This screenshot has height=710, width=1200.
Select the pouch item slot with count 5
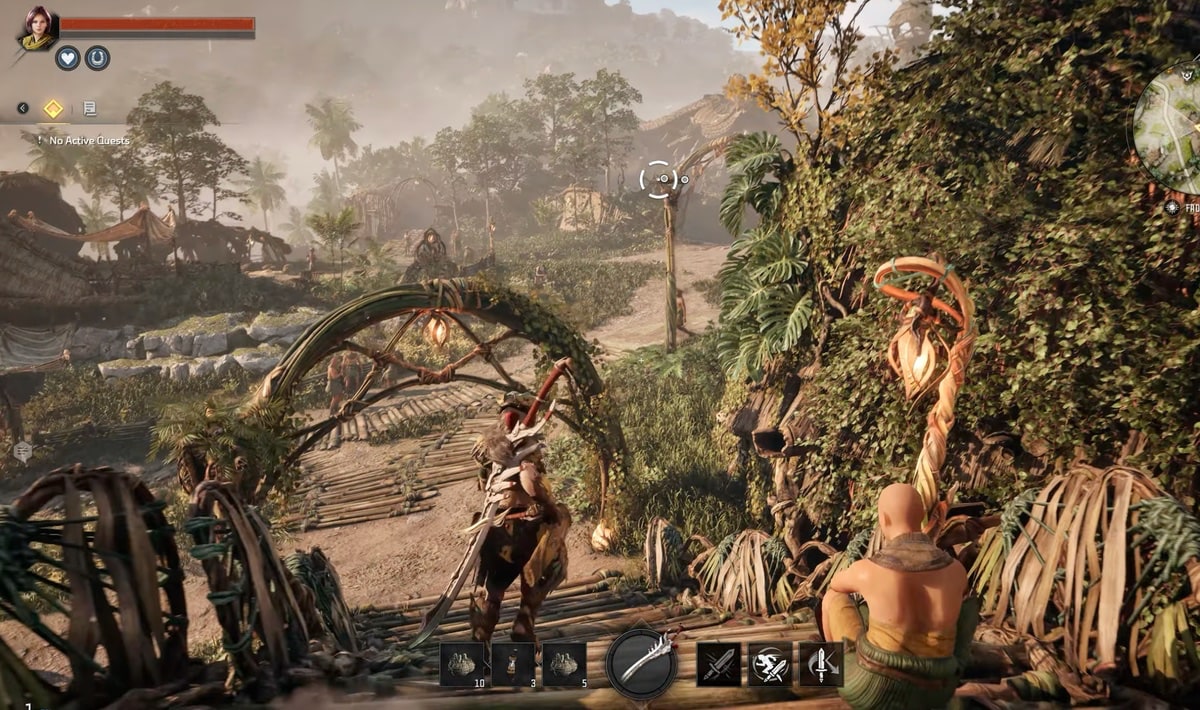click(x=564, y=664)
